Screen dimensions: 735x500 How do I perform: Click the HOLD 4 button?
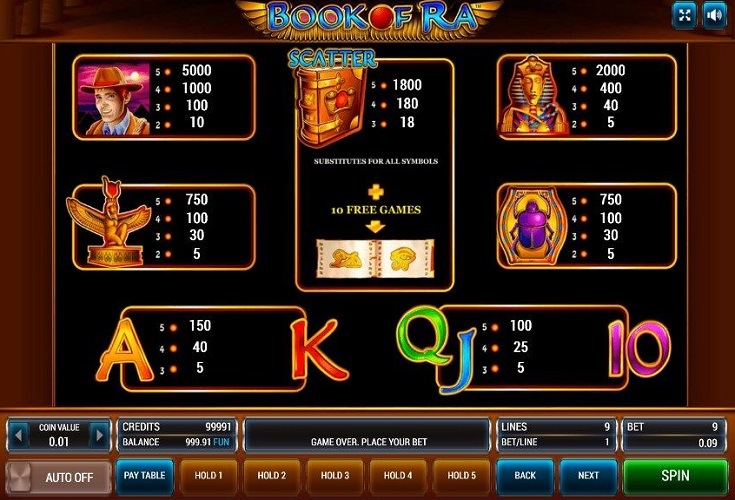[397, 476]
